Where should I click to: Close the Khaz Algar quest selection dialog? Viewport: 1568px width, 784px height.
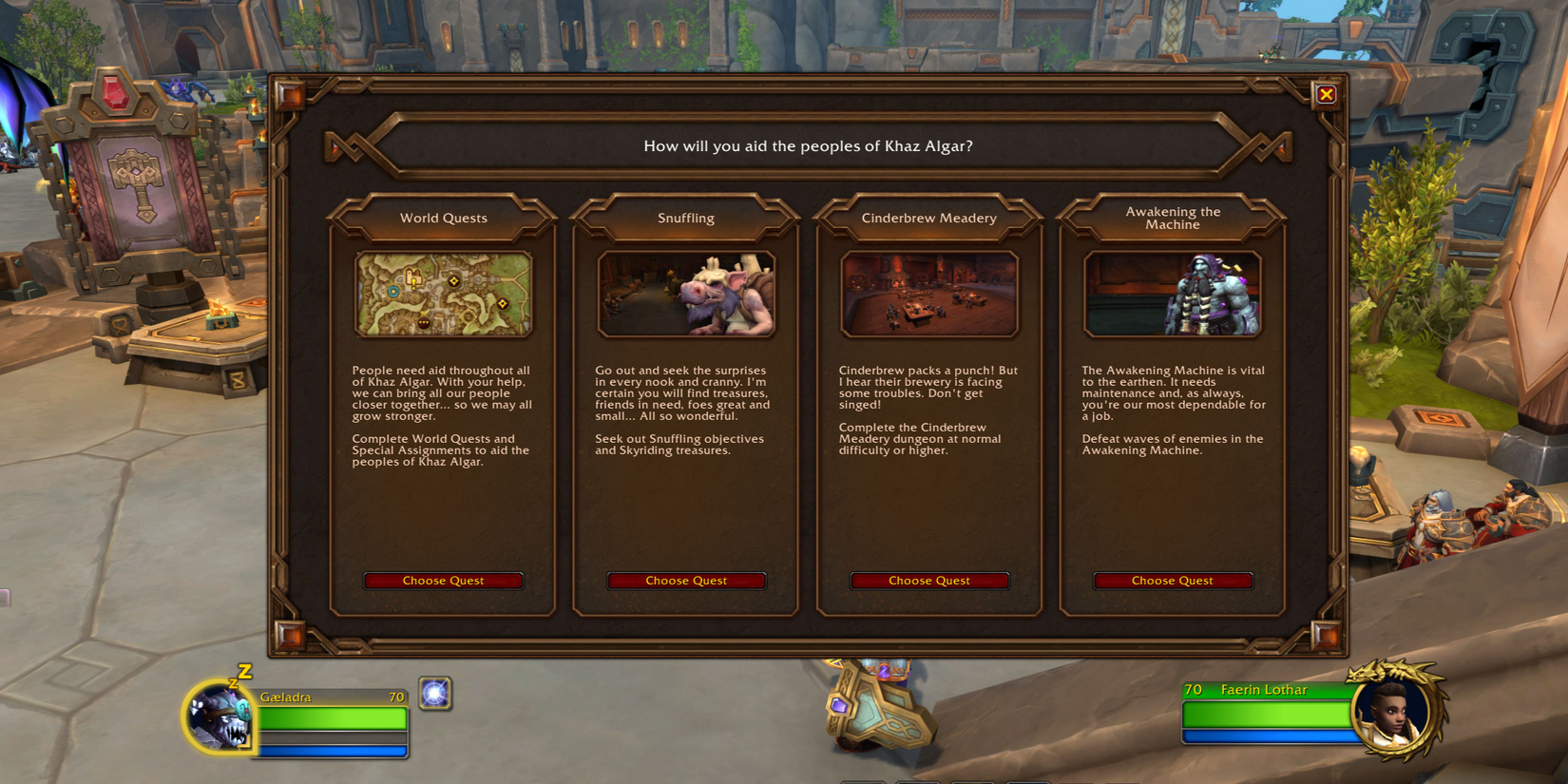(x=1327, y=94)
